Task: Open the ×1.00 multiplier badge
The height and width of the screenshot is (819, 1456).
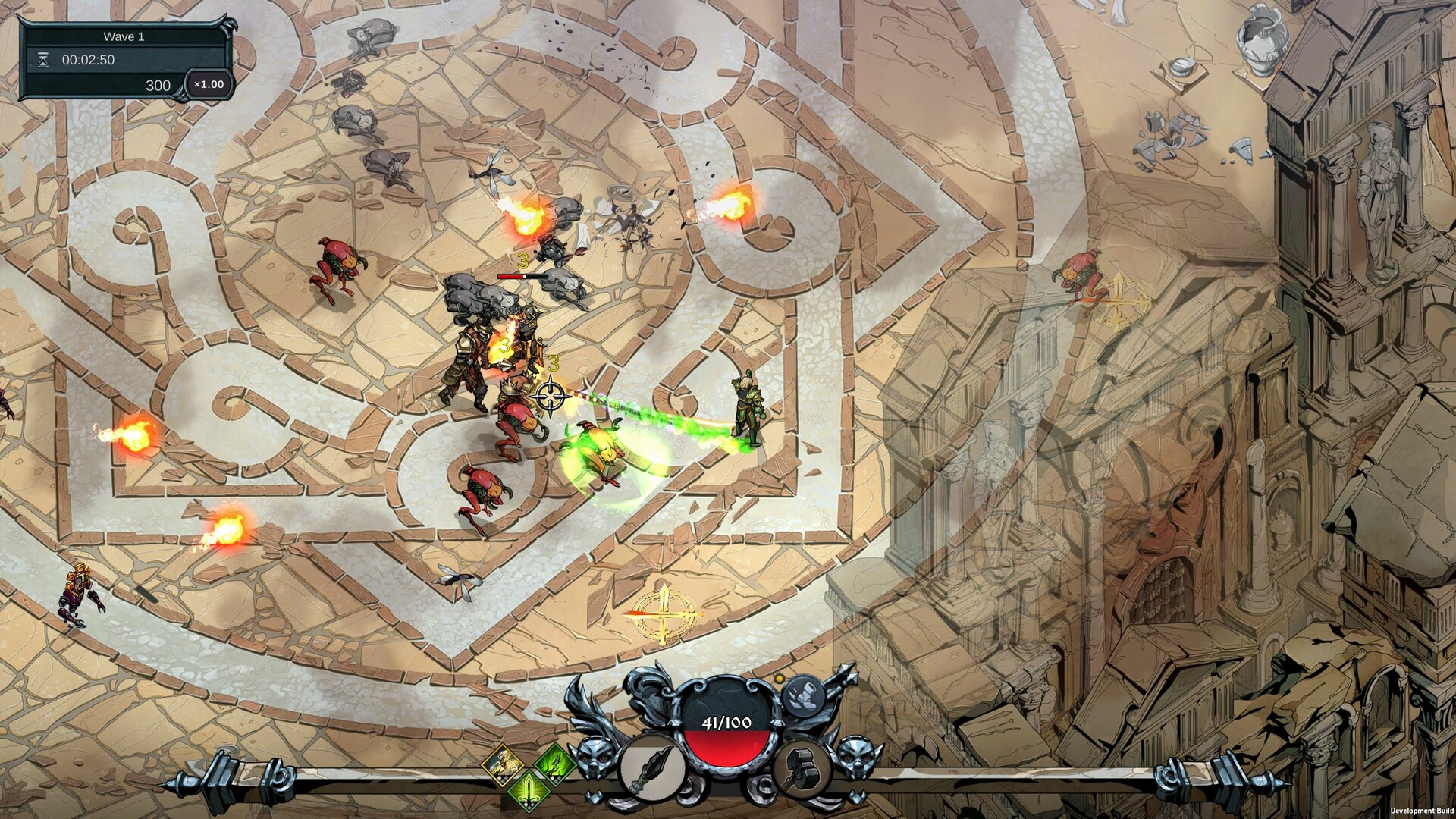Action: pos(207,86)
